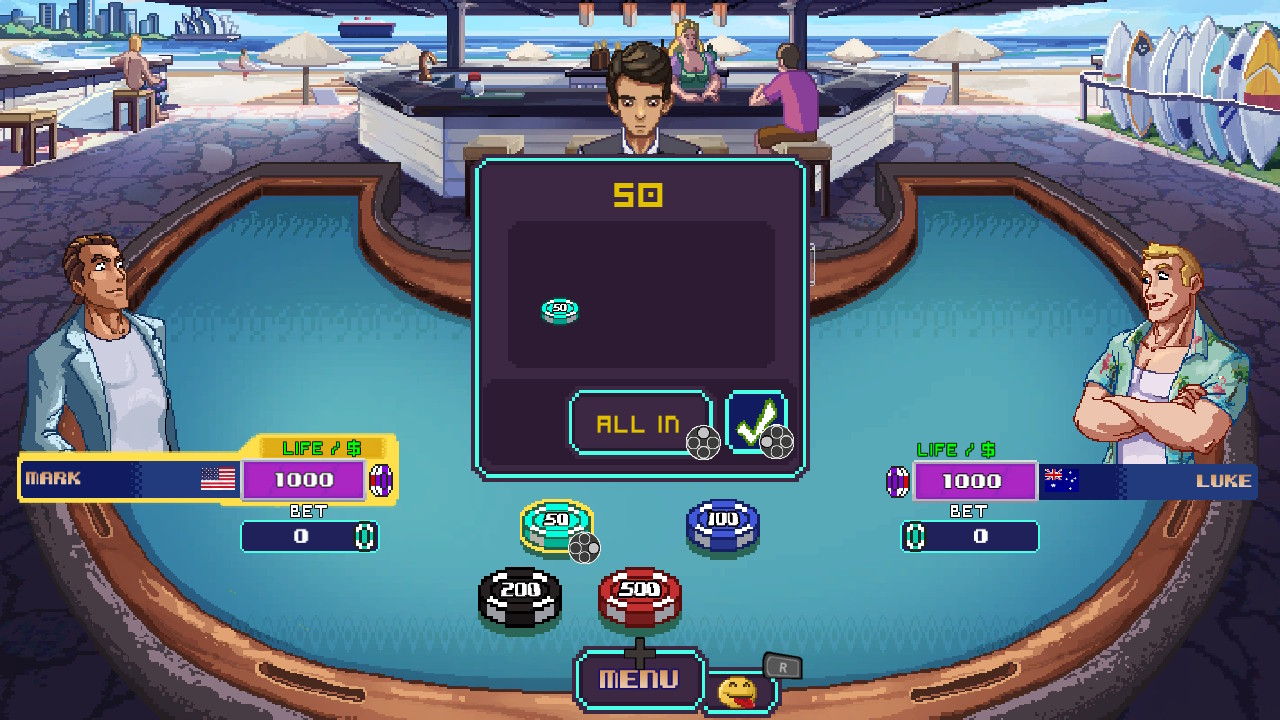Open the emoji taunt face button
Screen dimensions: 1280x720
pos(737,690)
